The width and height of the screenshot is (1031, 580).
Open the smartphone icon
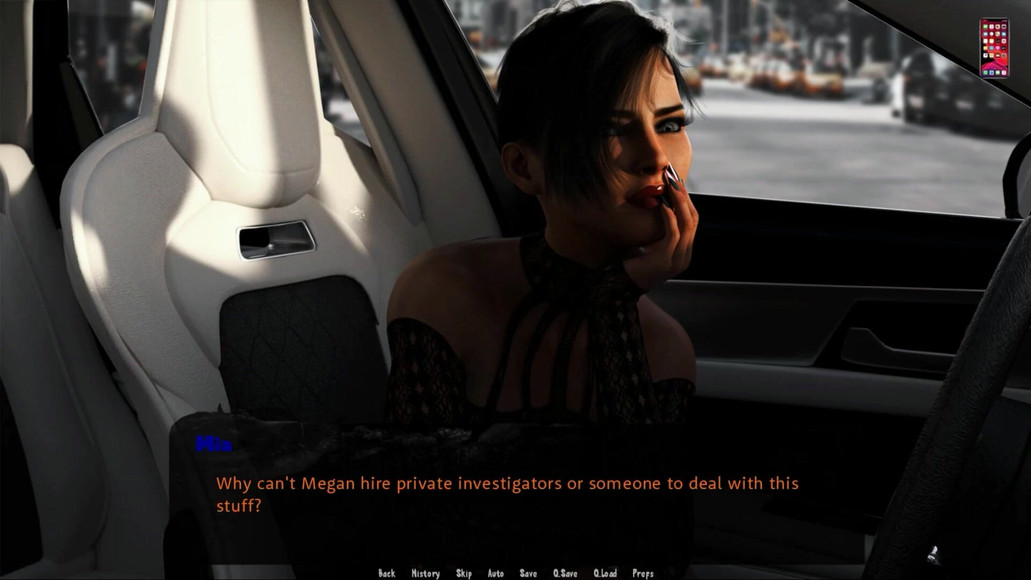[x=994, y=47]
